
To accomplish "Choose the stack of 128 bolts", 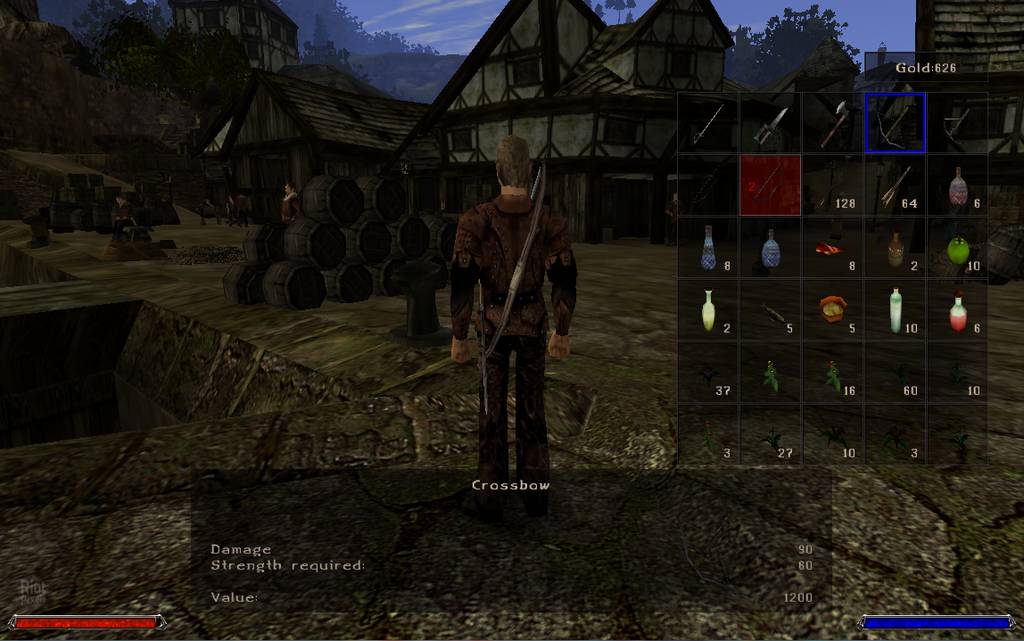I will [x=833, y=185].
